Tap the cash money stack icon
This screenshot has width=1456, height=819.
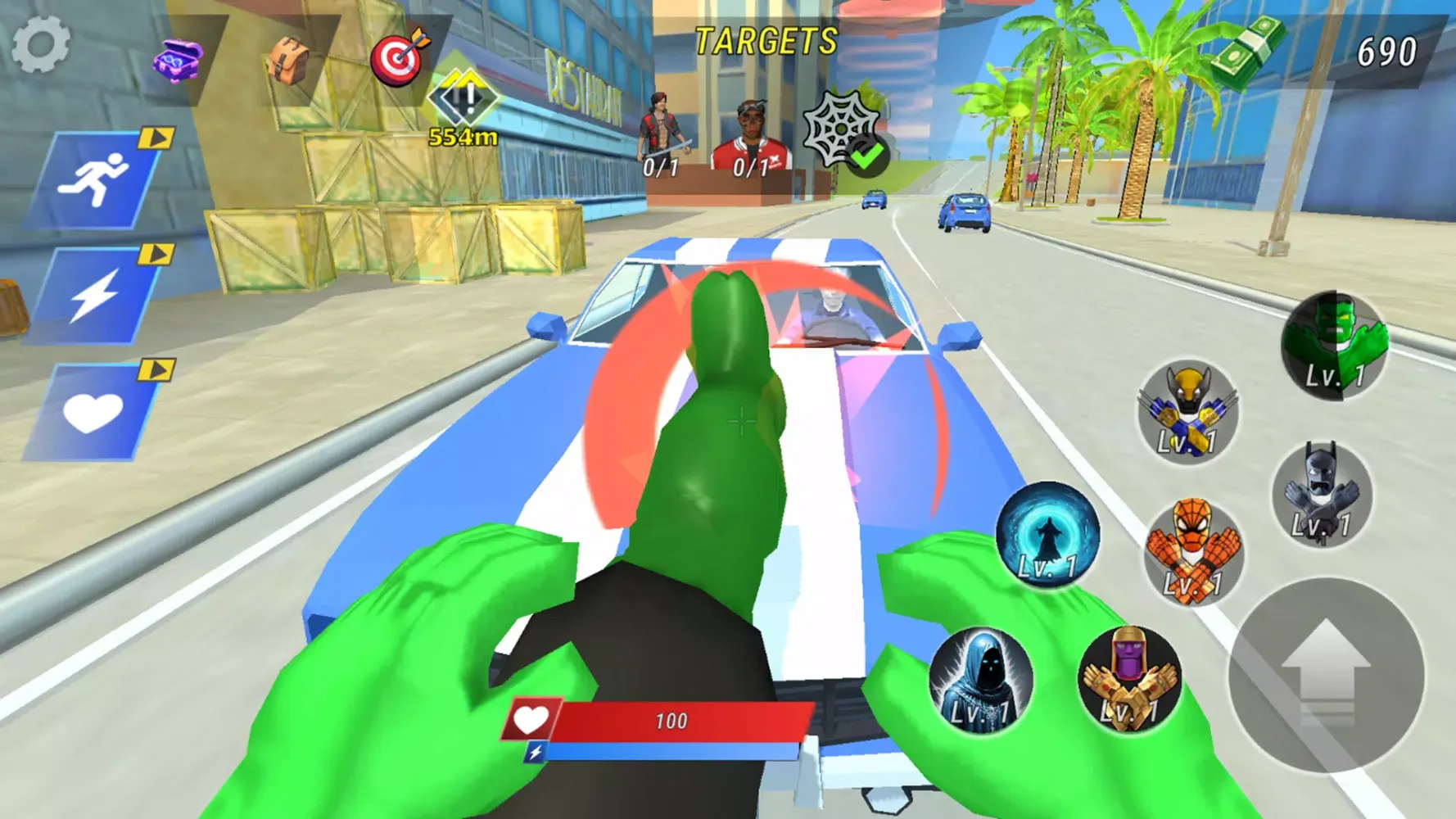(1246, 51)
